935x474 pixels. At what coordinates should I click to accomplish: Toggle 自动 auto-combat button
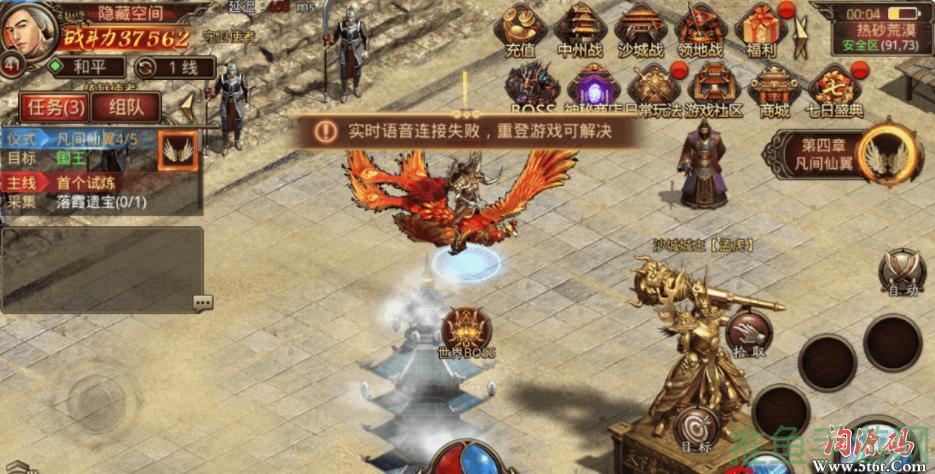(x=902, y=271)
